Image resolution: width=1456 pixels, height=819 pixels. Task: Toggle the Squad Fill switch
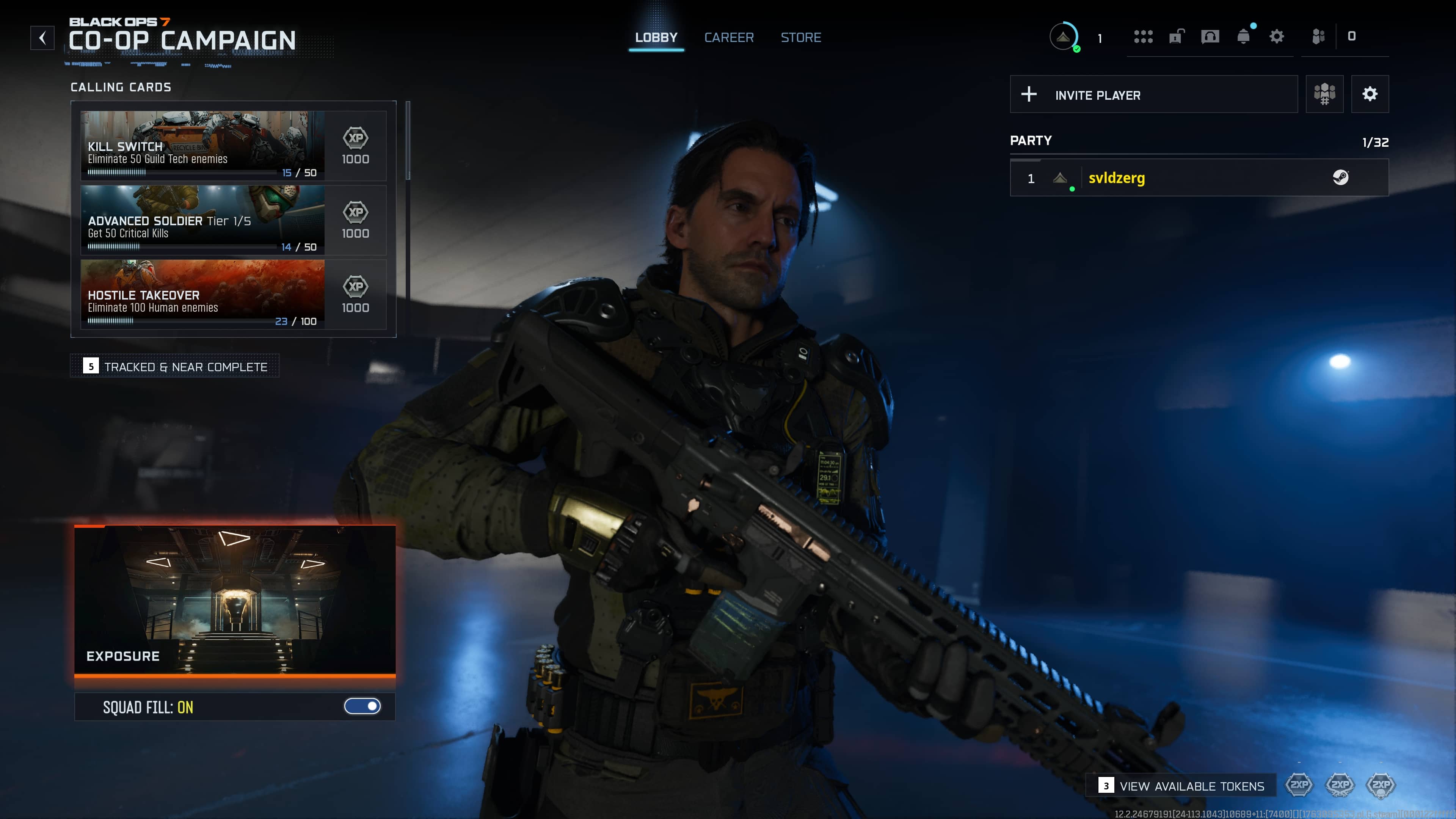[362, 706]
